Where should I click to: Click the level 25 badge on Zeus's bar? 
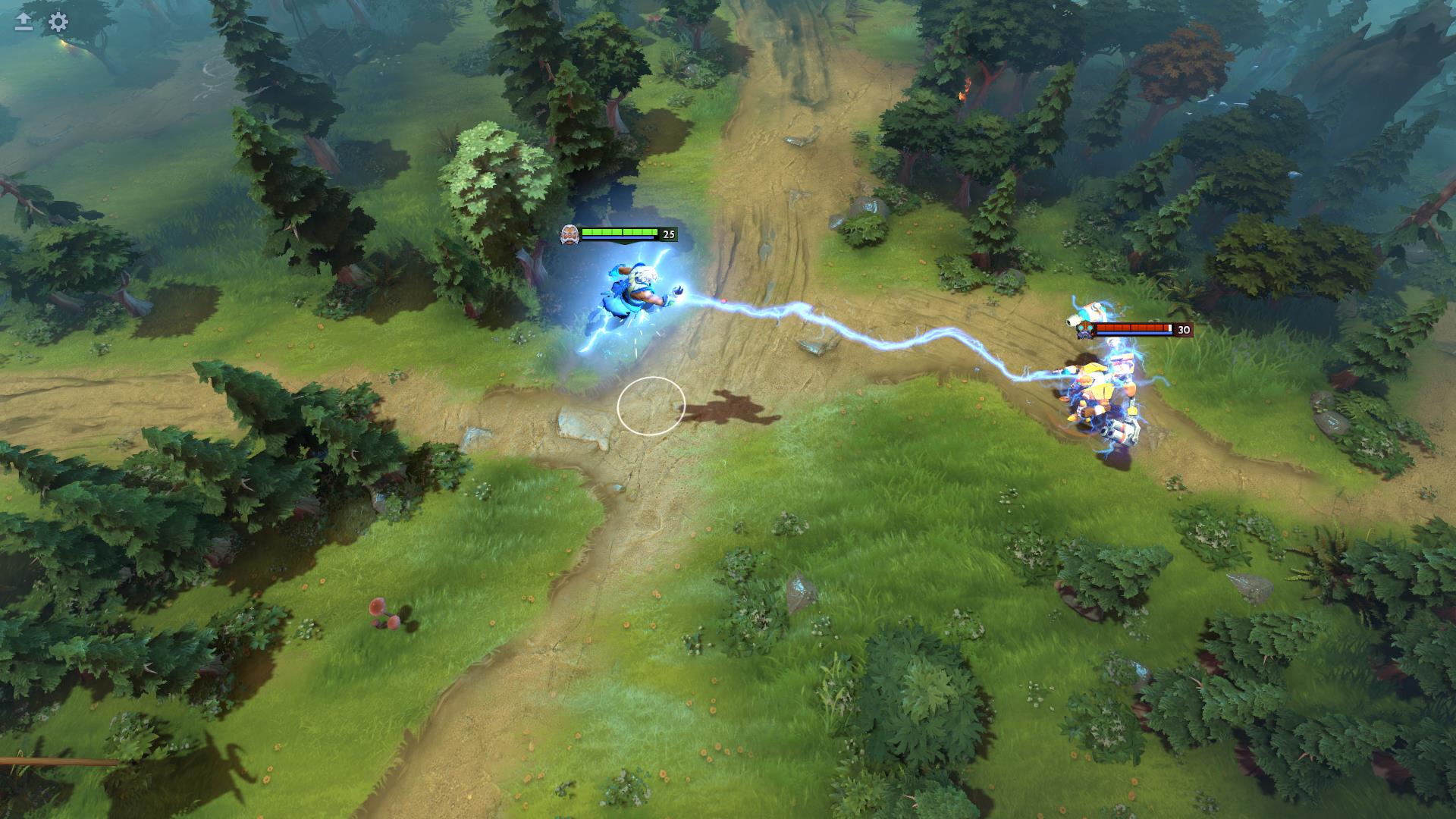pyautogui.click(x=667, y=234)
